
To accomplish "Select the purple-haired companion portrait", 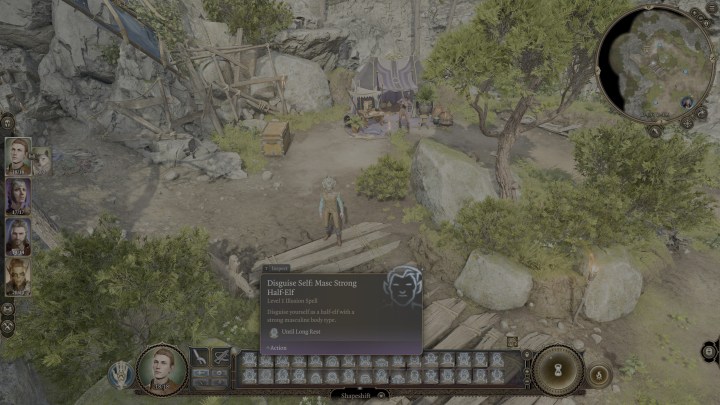I will [x=17, y=196].
